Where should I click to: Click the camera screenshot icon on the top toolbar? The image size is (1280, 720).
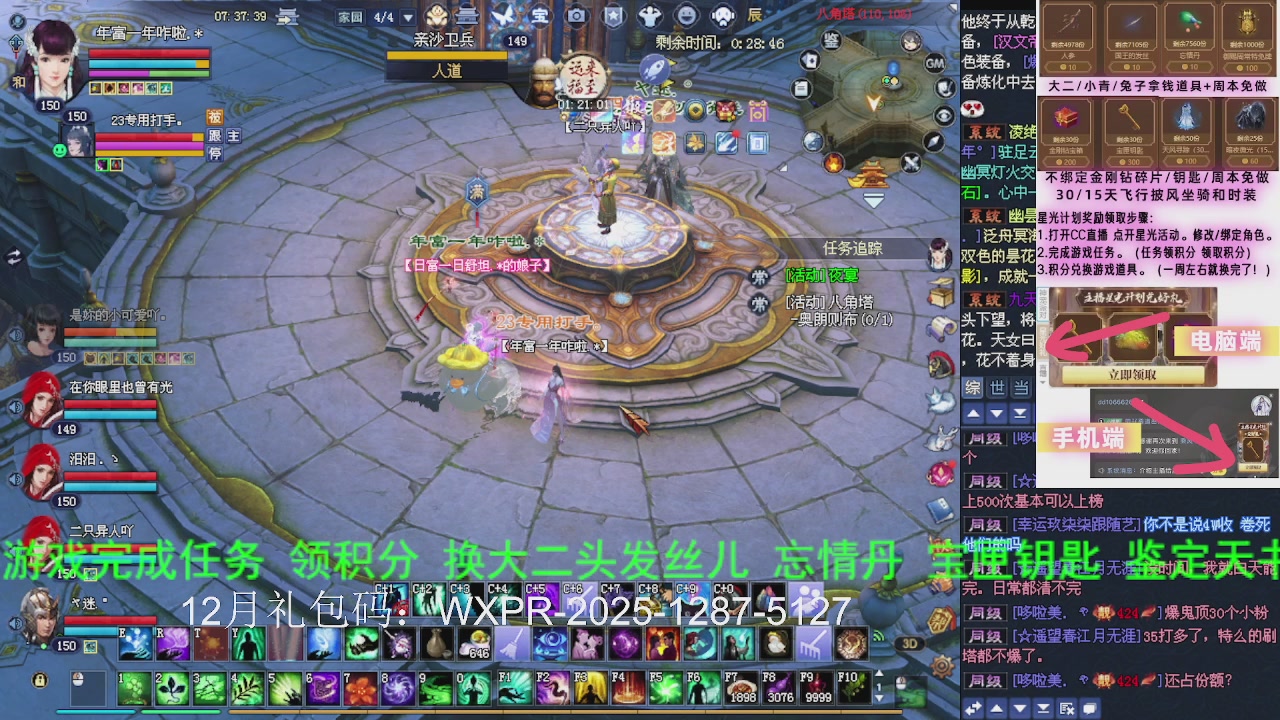click(x=576, y=14)
